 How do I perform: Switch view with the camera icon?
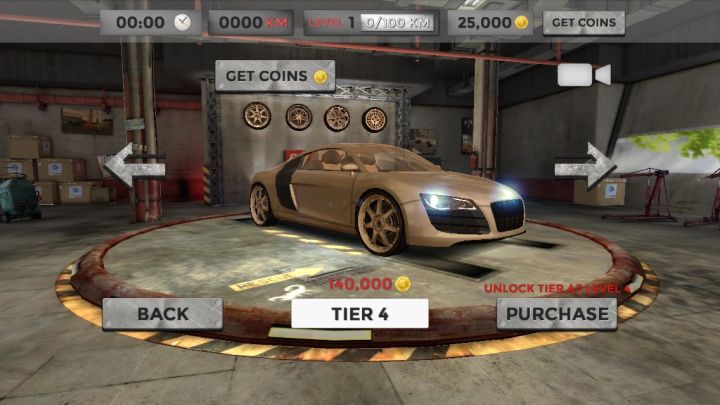tap(584, 75)
